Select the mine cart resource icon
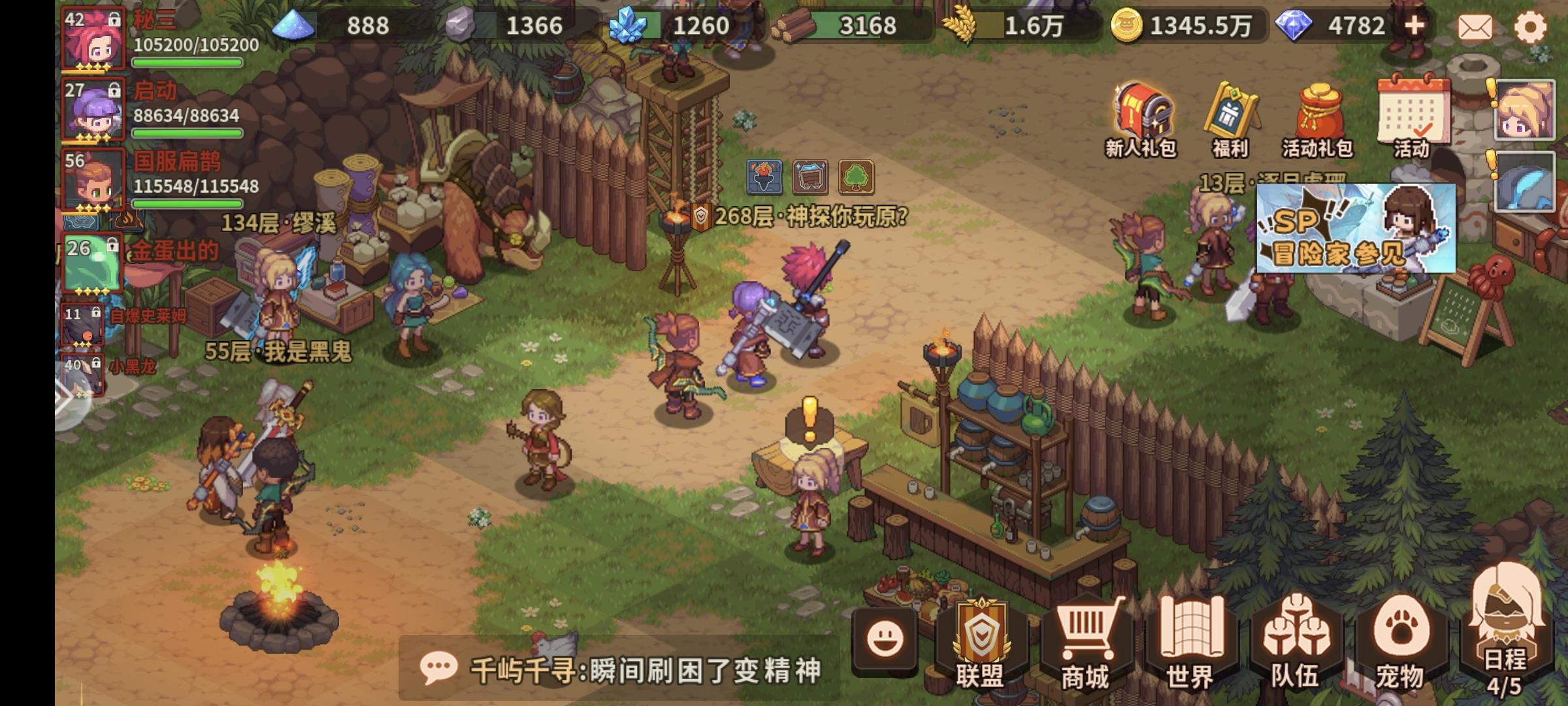Image resolution: width=1568 pixels, height=706 pixels. coord(809,175)
